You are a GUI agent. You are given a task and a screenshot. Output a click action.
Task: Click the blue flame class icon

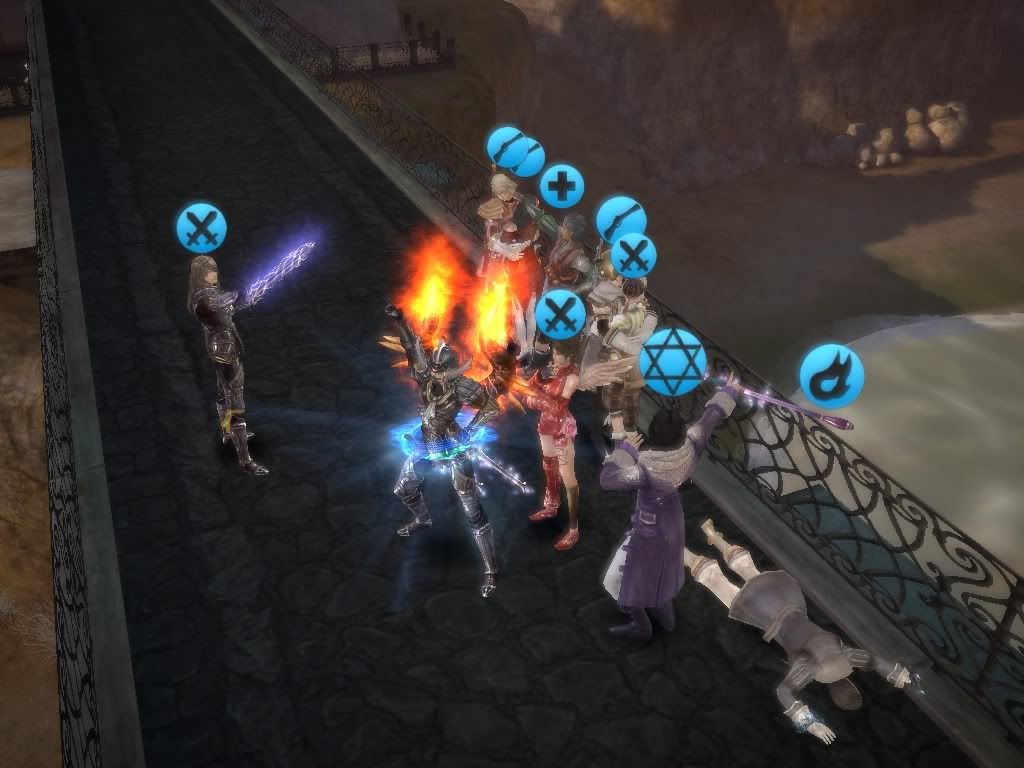click(x=831, y=375)
